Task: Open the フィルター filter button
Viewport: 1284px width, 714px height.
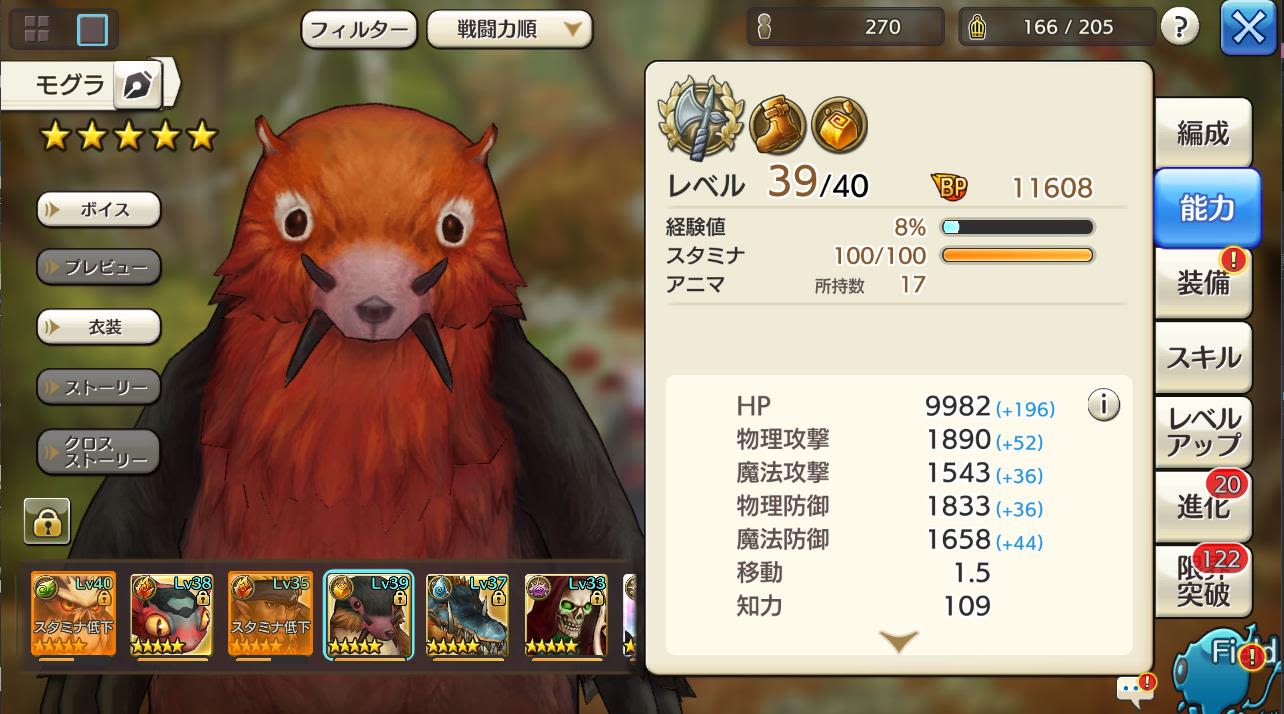Action: (359, 30)
